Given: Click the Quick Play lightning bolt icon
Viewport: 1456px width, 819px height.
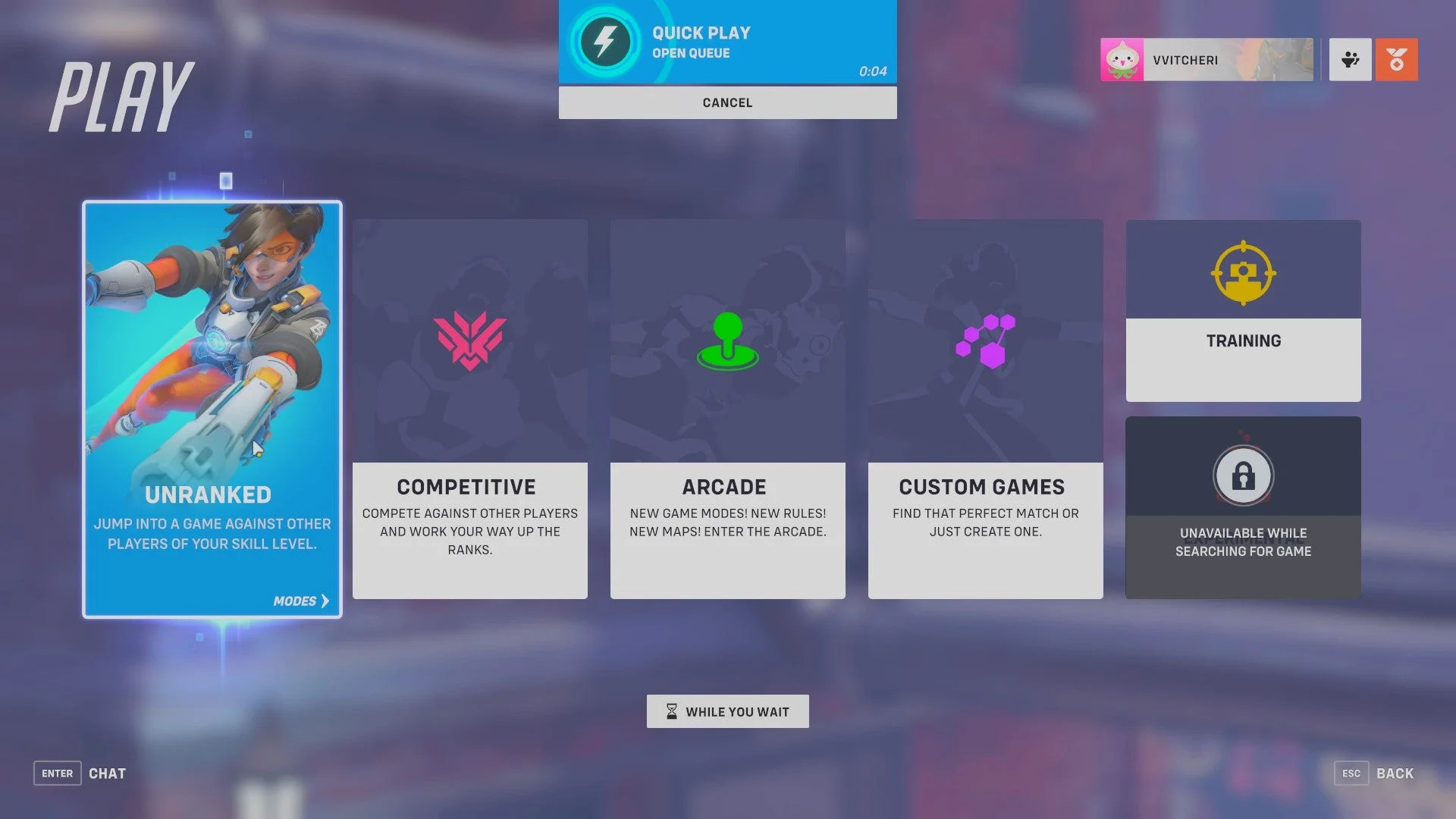Looking at the screenshot, I should (607, 43).
